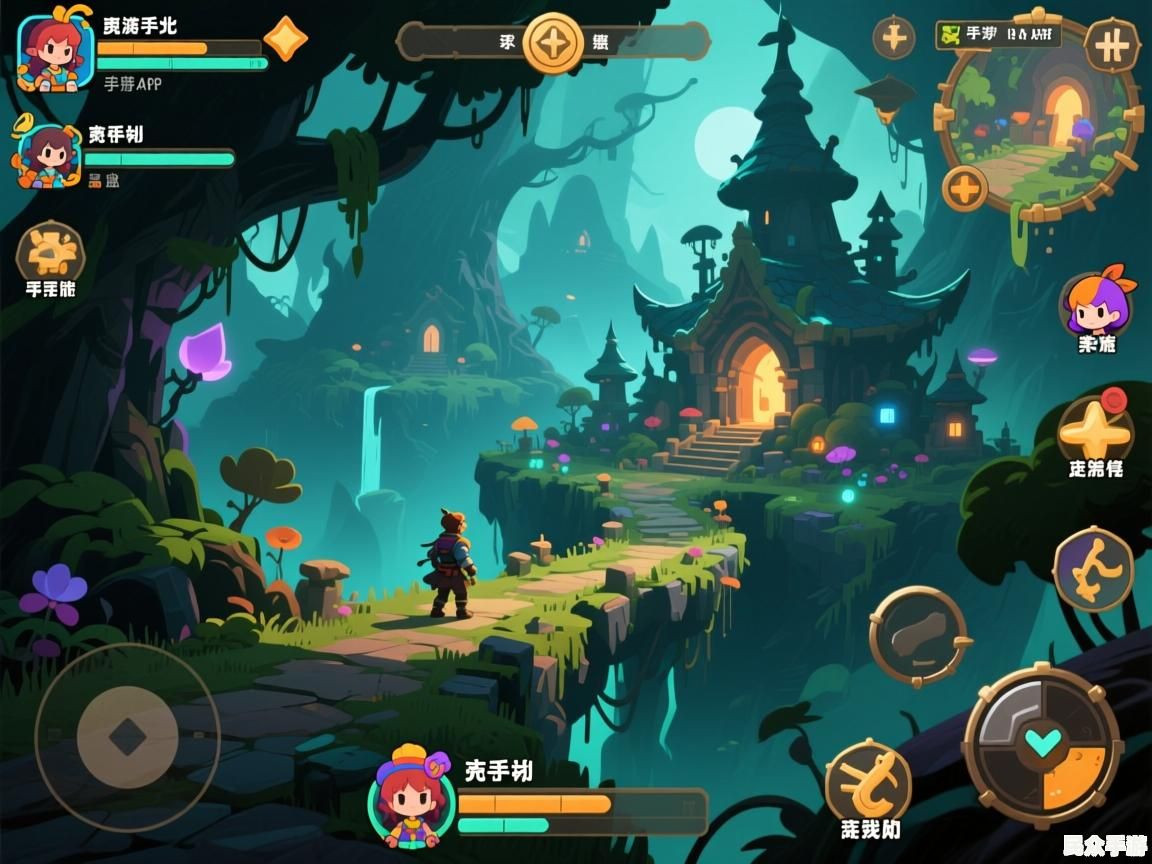The image size is (1152, 864).
Task: Open the golden puzzle-piece menu icon
Action: point(51,251)
